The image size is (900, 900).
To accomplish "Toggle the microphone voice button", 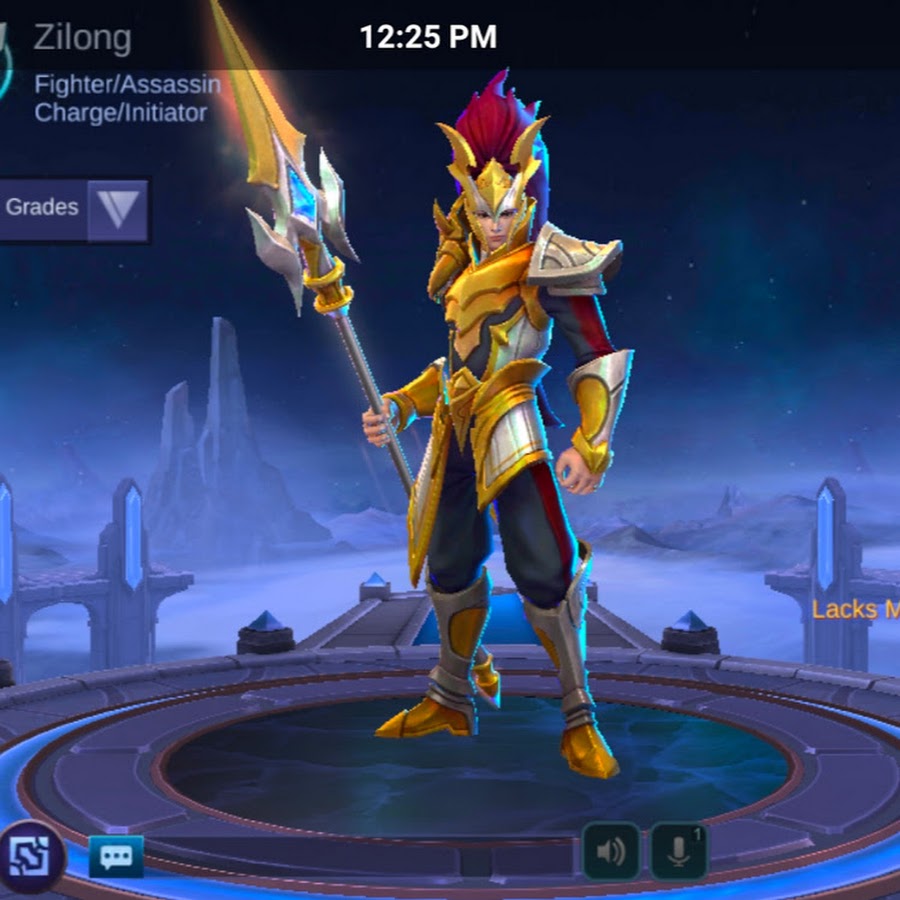I will pyautogui.click(x=679, y=851).
